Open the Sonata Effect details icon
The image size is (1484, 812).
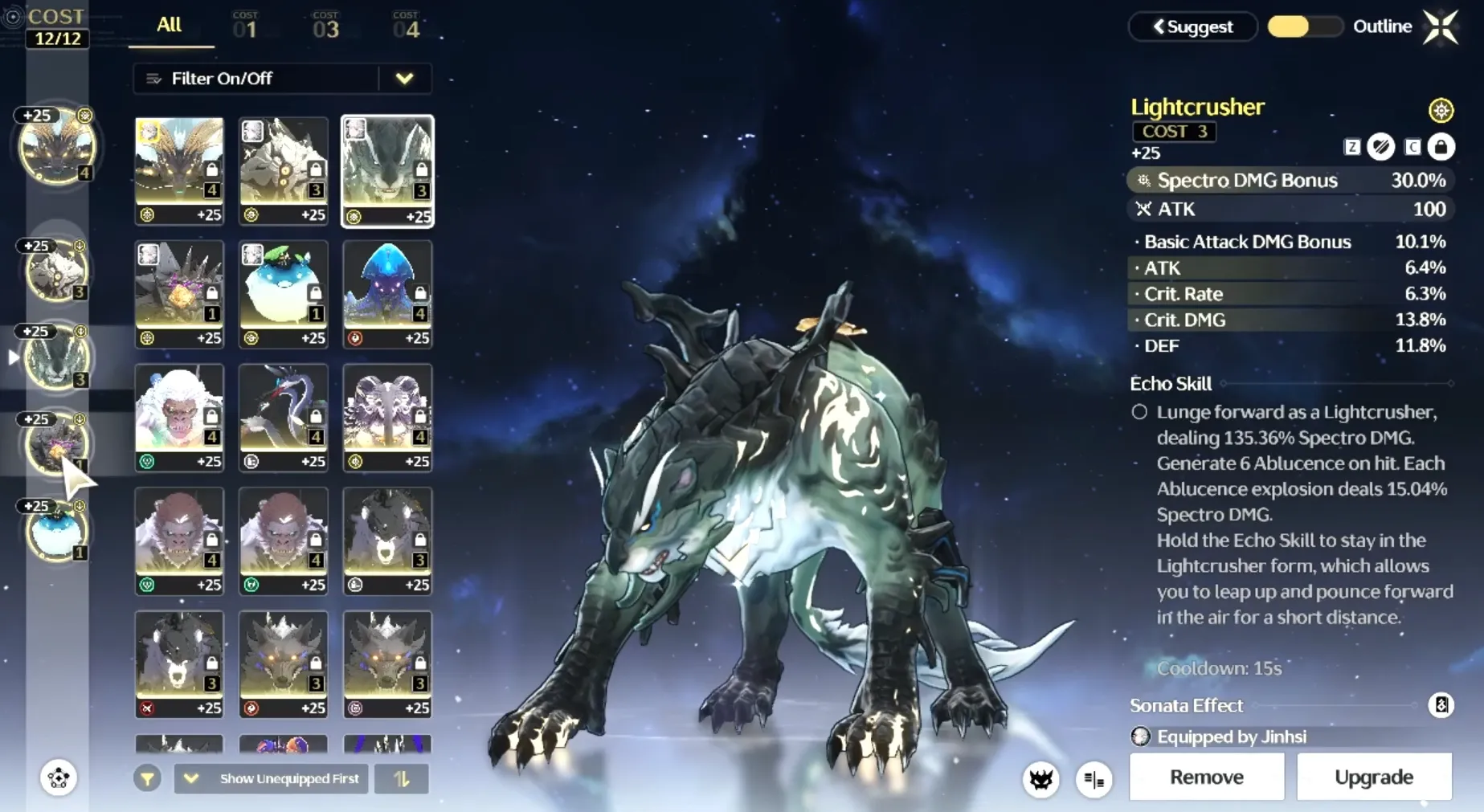[1441, 705]
